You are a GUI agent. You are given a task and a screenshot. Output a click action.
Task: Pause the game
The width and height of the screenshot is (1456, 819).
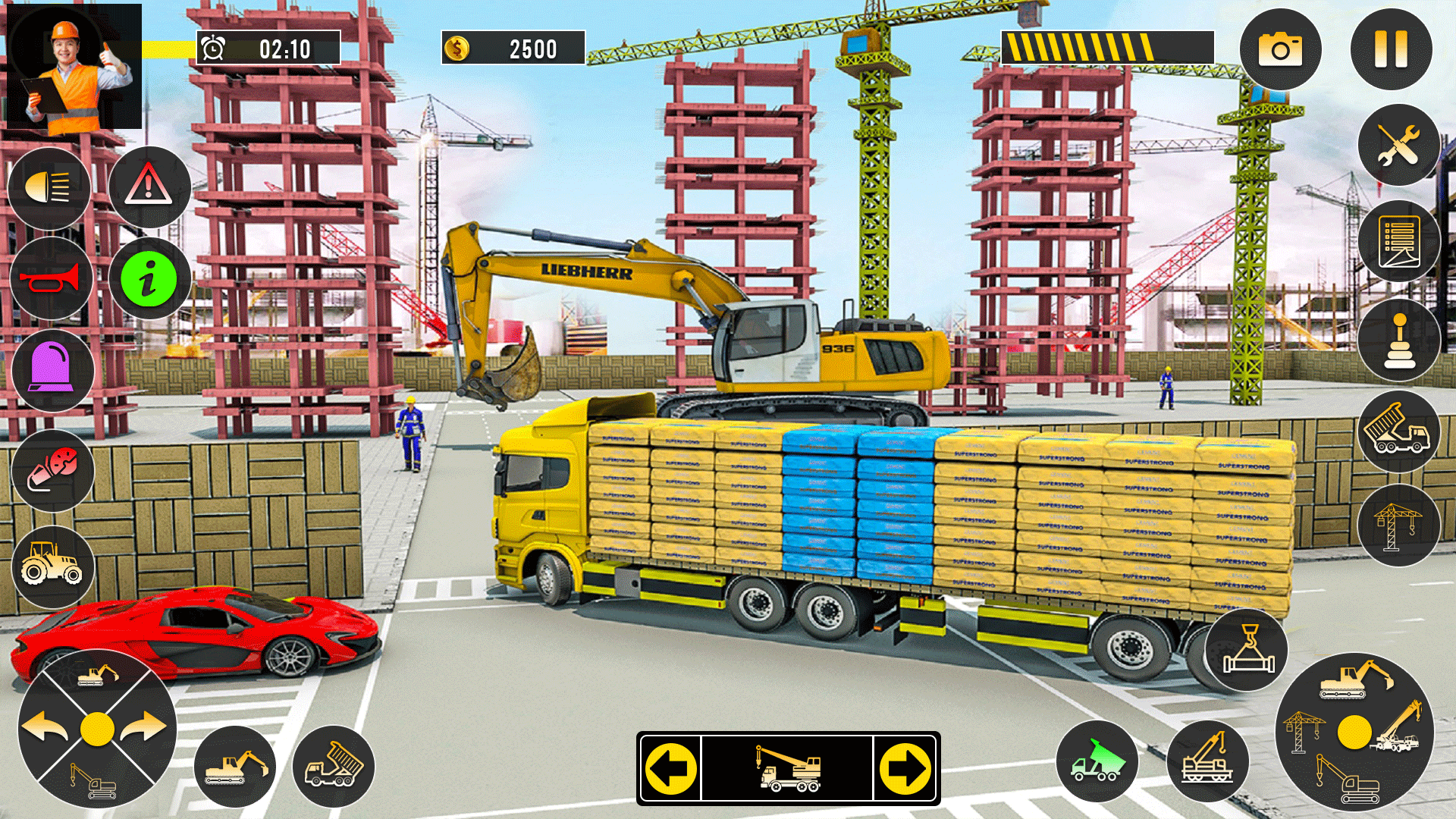pyautogui.click(x=1391, y=50)
